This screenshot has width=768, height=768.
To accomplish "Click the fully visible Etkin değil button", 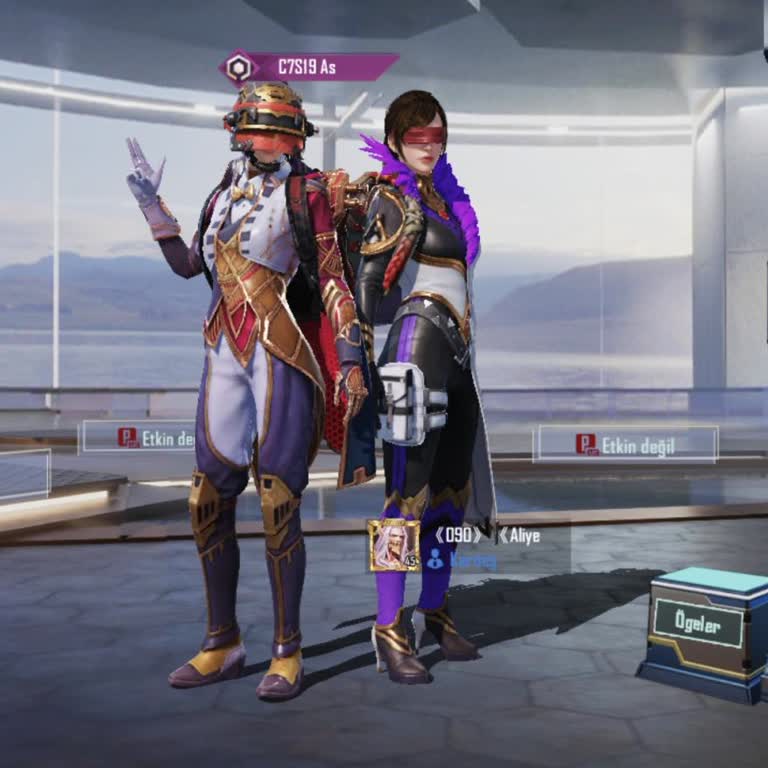I will tap(626, 444).
